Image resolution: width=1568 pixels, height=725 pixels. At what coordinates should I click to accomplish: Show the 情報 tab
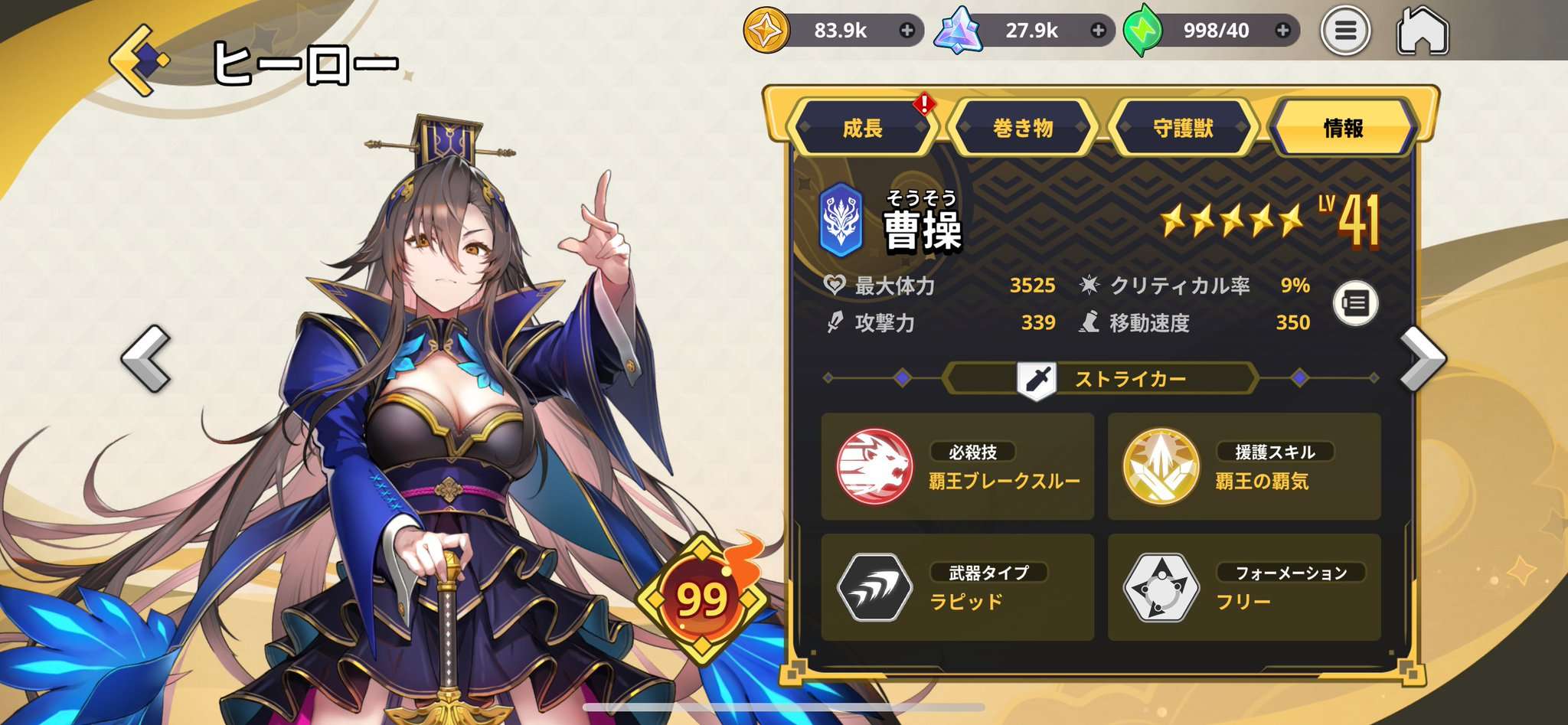click(x=1343, y=128)
